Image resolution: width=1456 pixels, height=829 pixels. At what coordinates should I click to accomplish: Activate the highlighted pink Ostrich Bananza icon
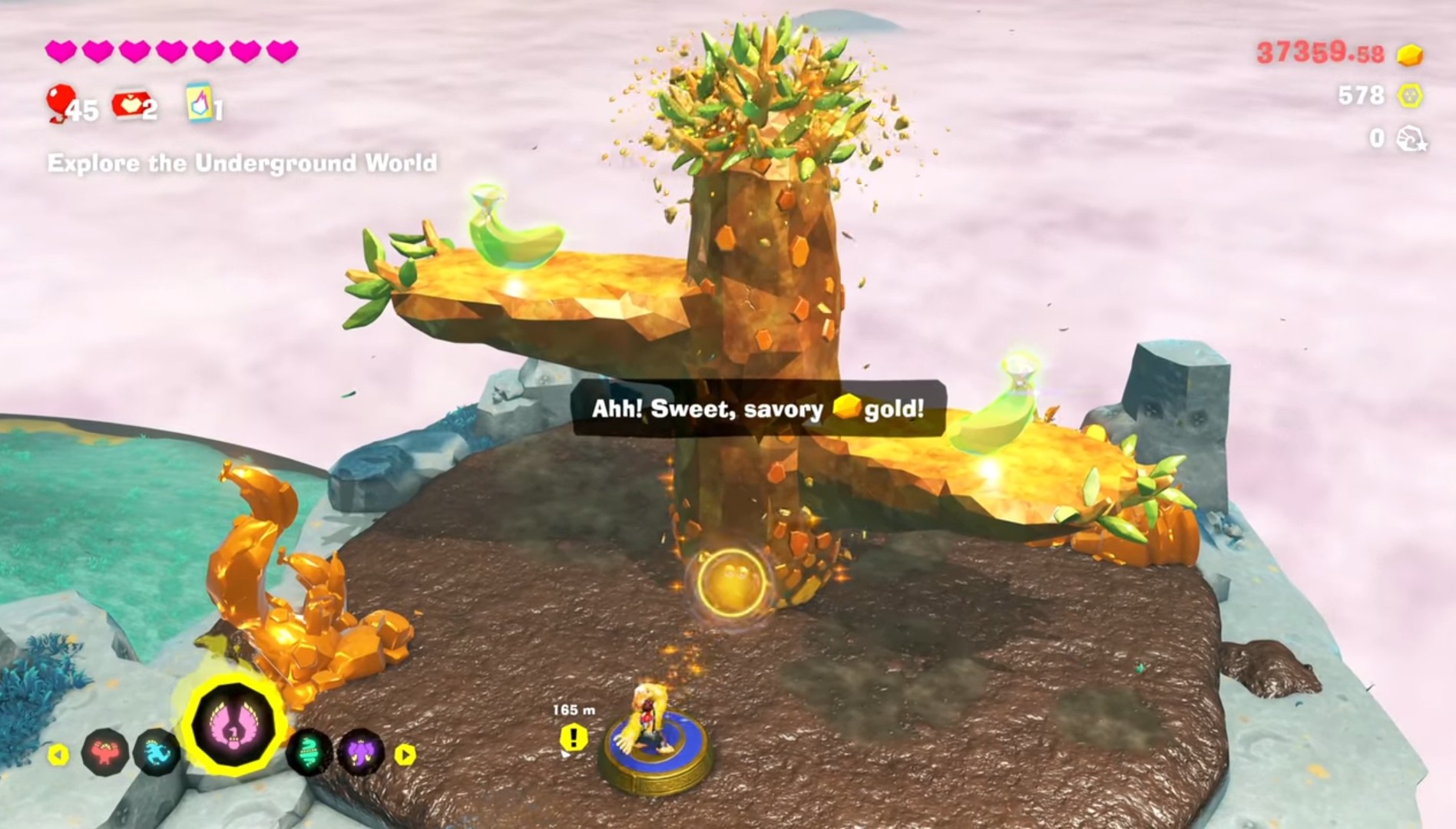[233, 725]
